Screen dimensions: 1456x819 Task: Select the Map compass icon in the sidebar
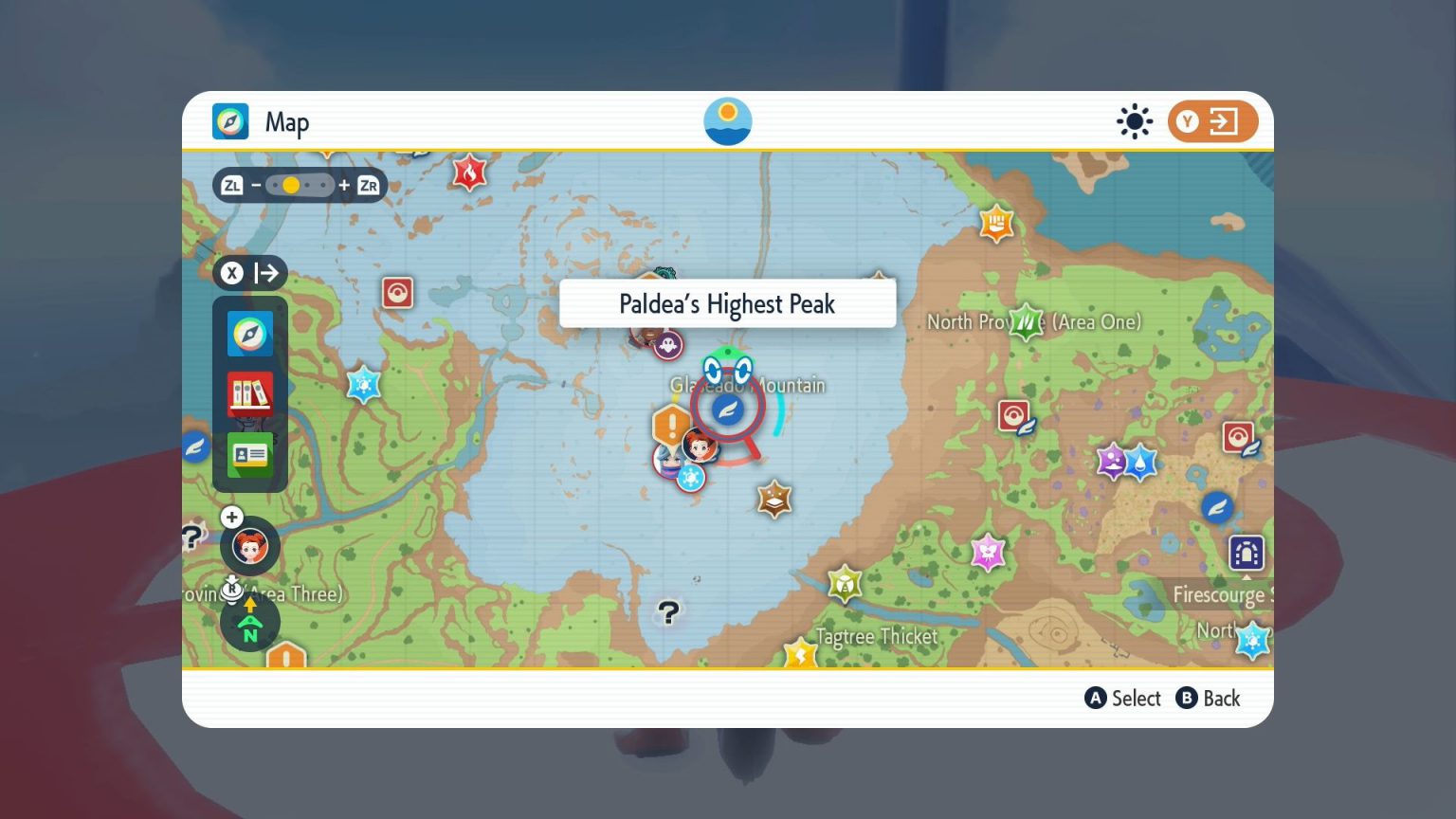coord(249,334)
